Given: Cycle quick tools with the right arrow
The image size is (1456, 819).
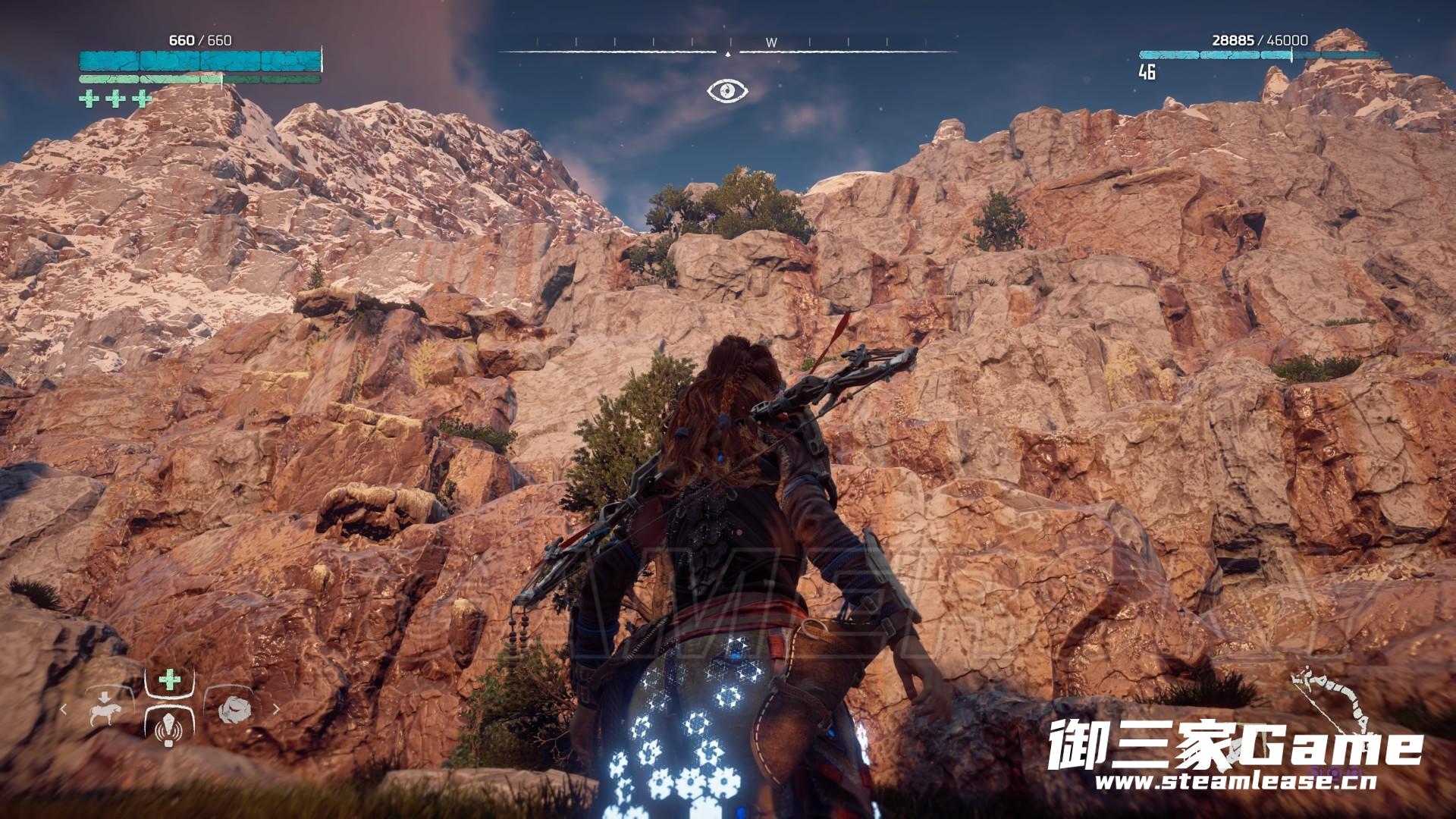Looking at the screenshot, I should coord(276,710).
